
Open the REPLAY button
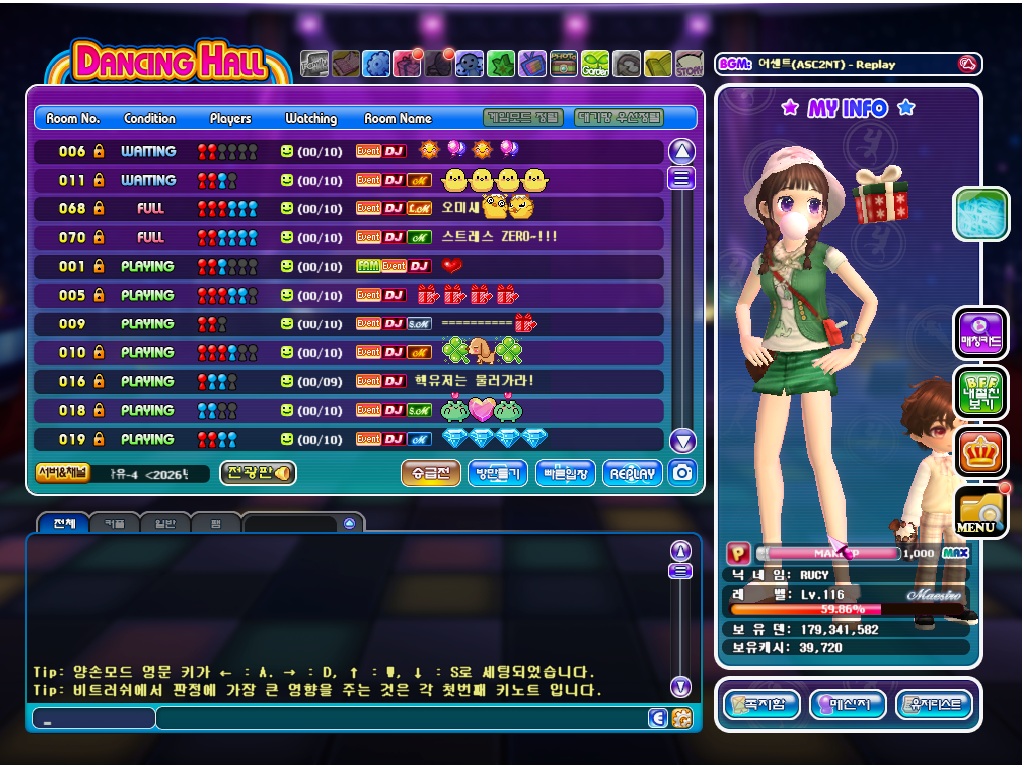click(632, 473)
